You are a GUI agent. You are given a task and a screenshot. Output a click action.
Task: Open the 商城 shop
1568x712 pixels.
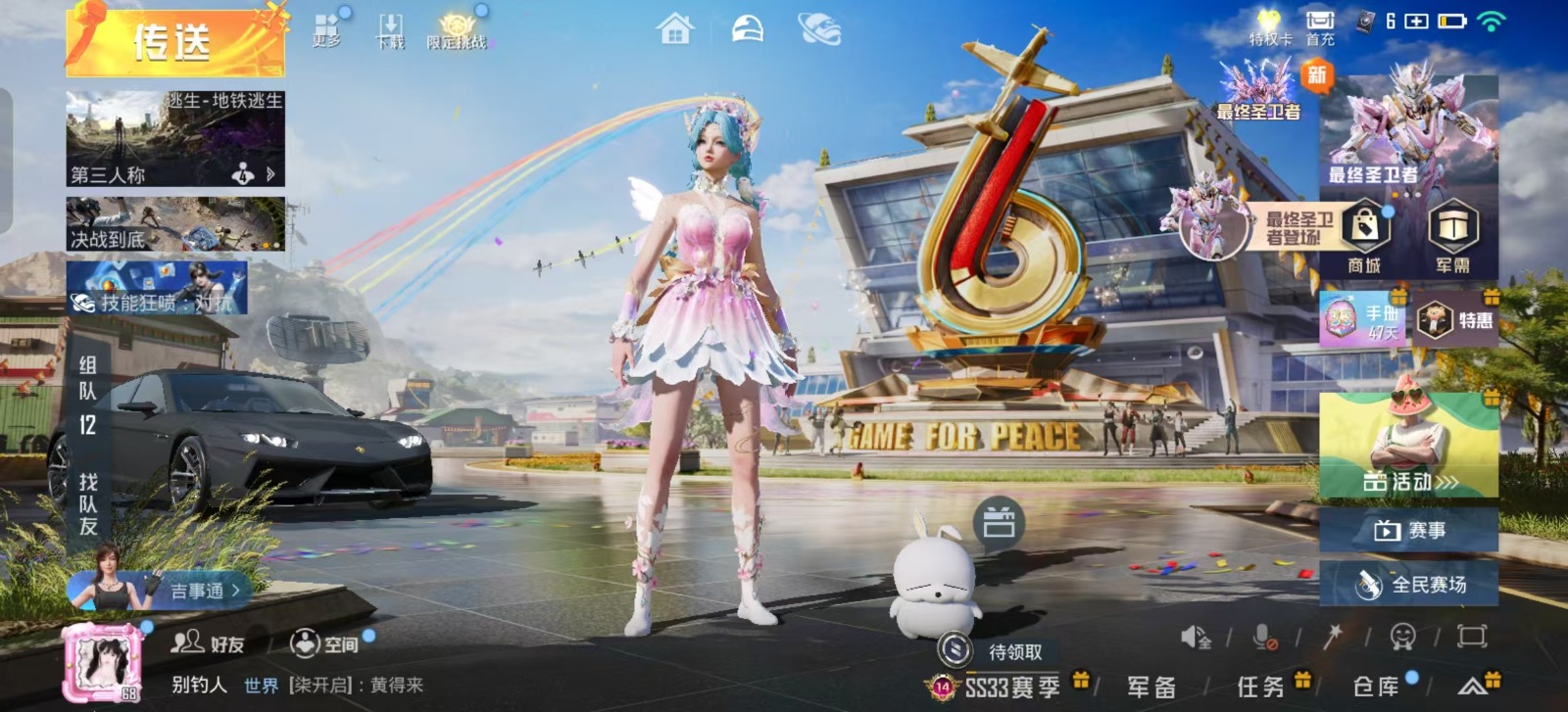(1364, 236)
